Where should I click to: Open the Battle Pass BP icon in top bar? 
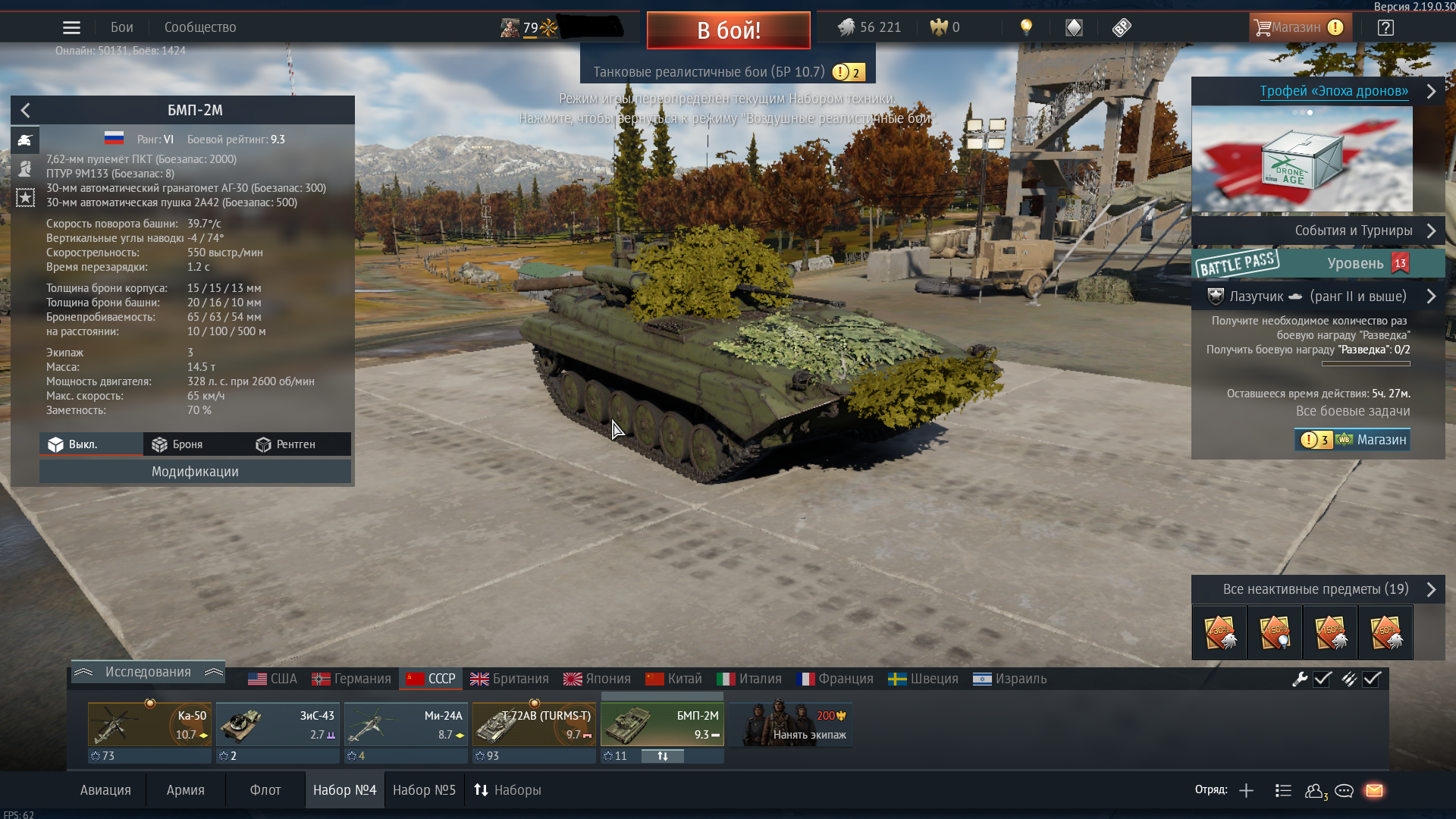tap(1122, 27)
